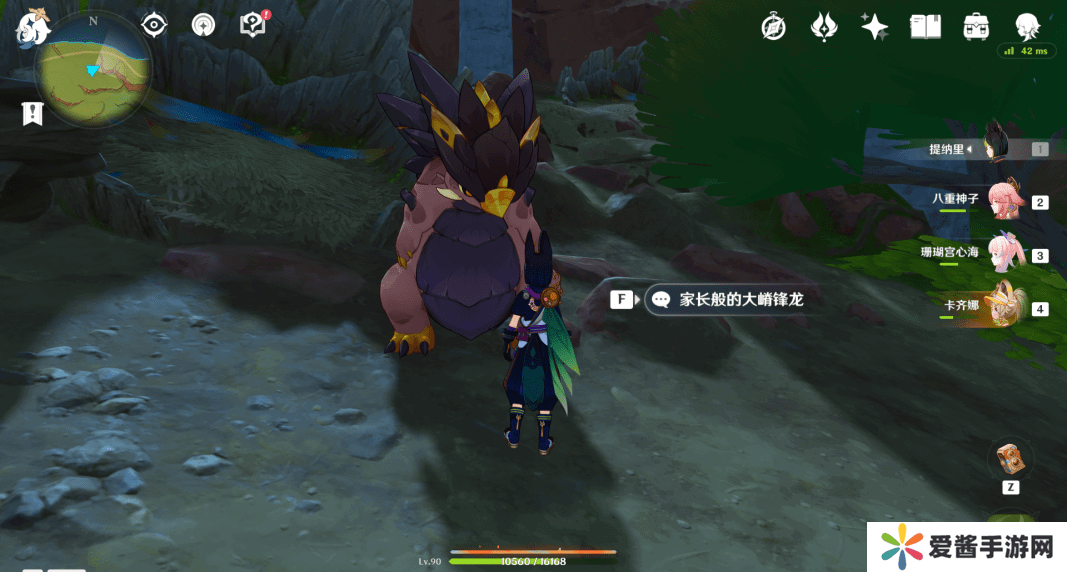
Task: Open the character screen head icon
Action: click(1027, 26)
